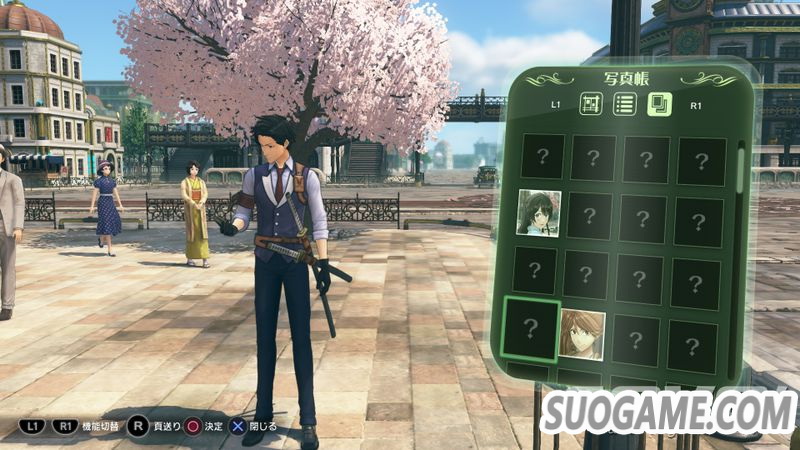Switch to the map grid tab
This screenshot has width=800, height=450.
589,102
